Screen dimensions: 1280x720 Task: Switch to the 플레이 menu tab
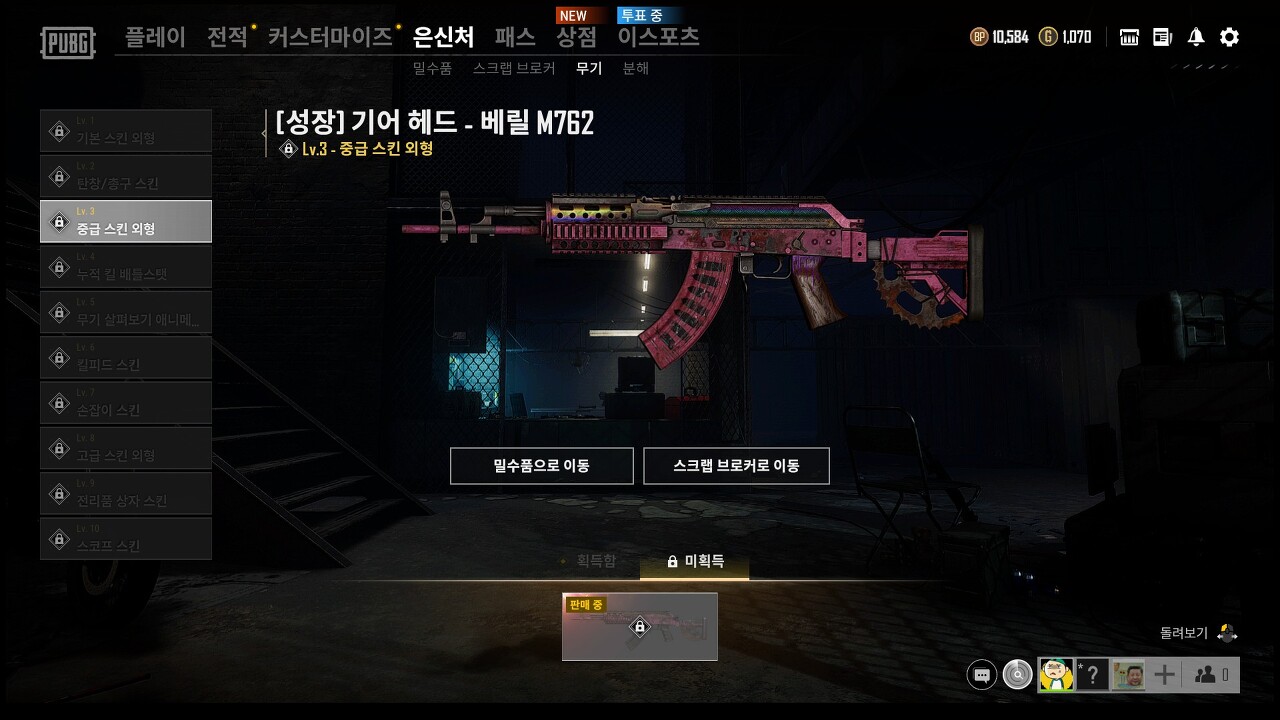click(155, 36)
